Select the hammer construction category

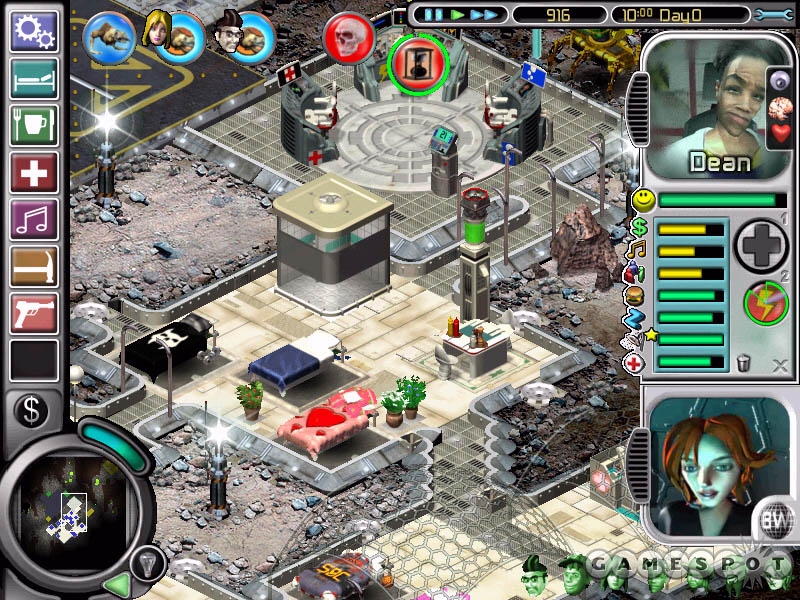click(x=34, y=267)
